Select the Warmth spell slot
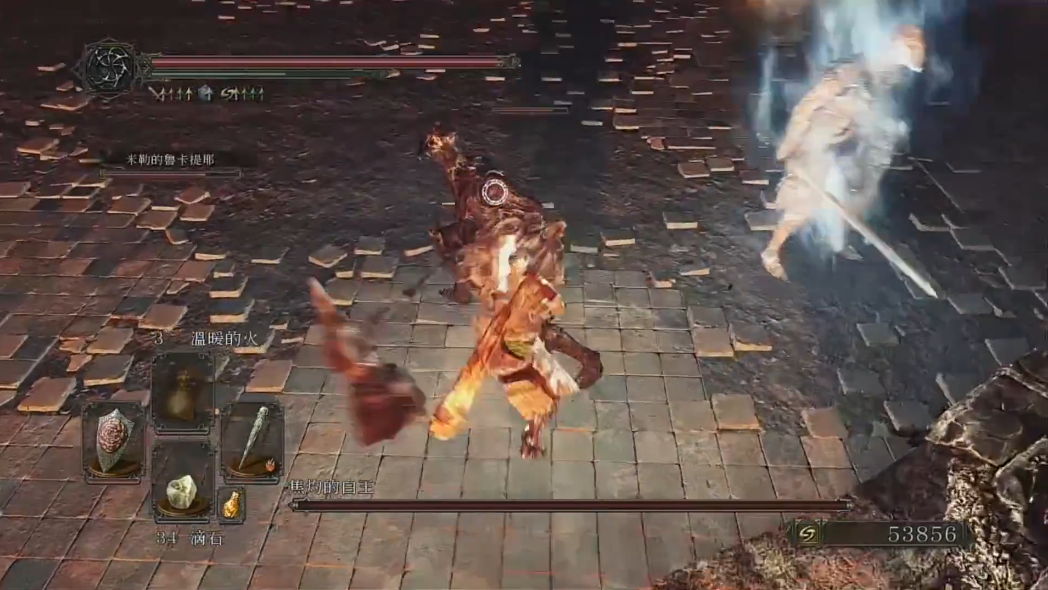This screenshot has width=1048, height=590. (181, 392)
